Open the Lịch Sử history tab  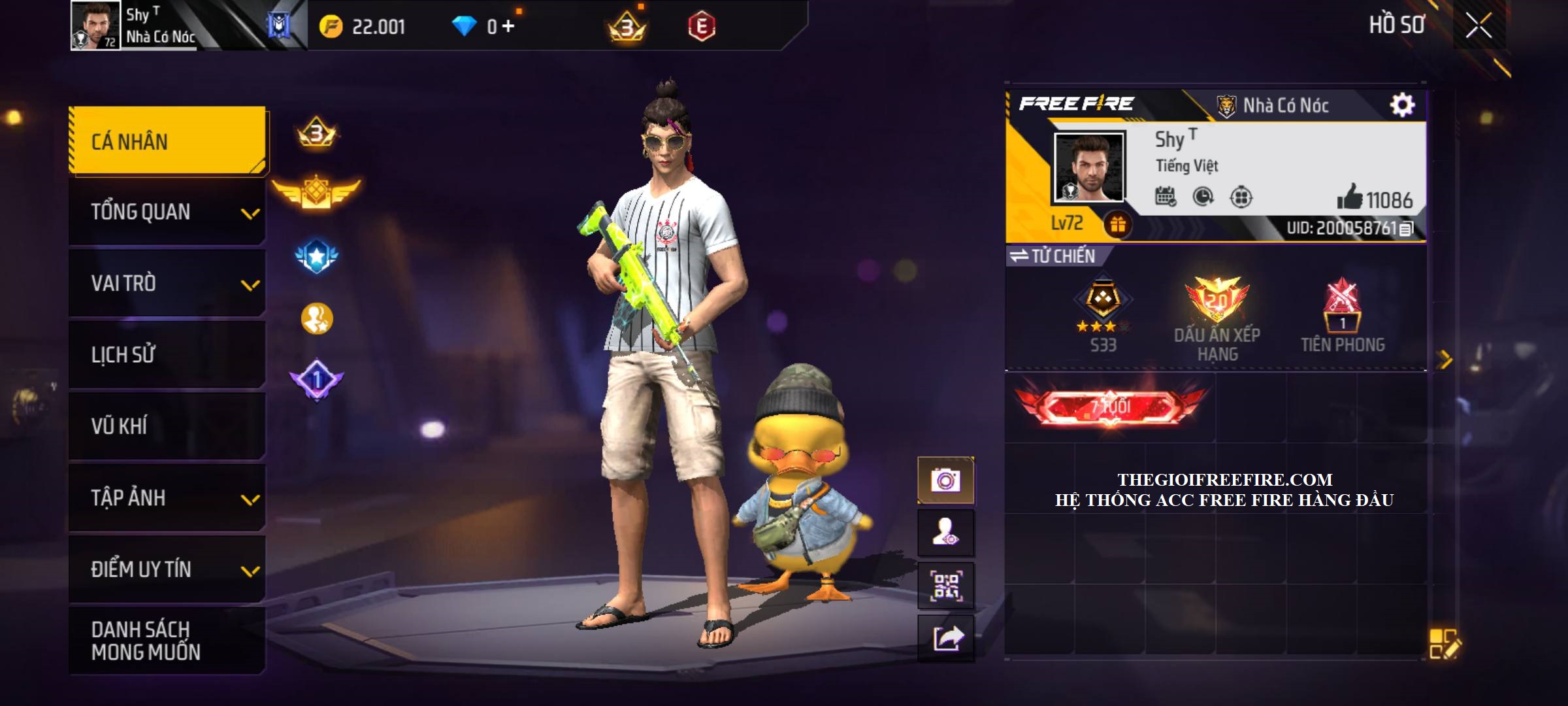pyautogui.click(x=167, y=355)
